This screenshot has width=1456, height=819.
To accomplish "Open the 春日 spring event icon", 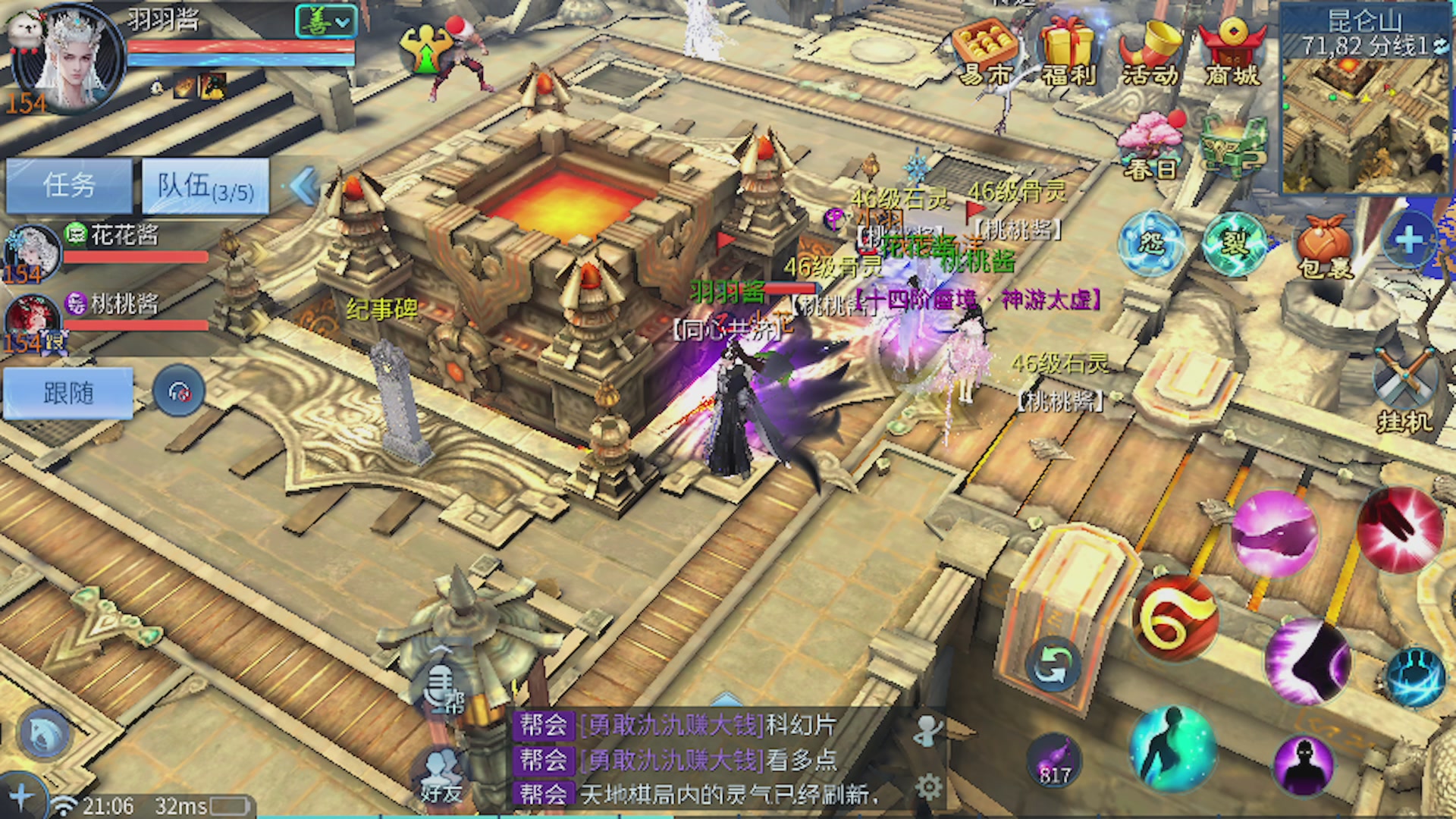I will 1150,148.
